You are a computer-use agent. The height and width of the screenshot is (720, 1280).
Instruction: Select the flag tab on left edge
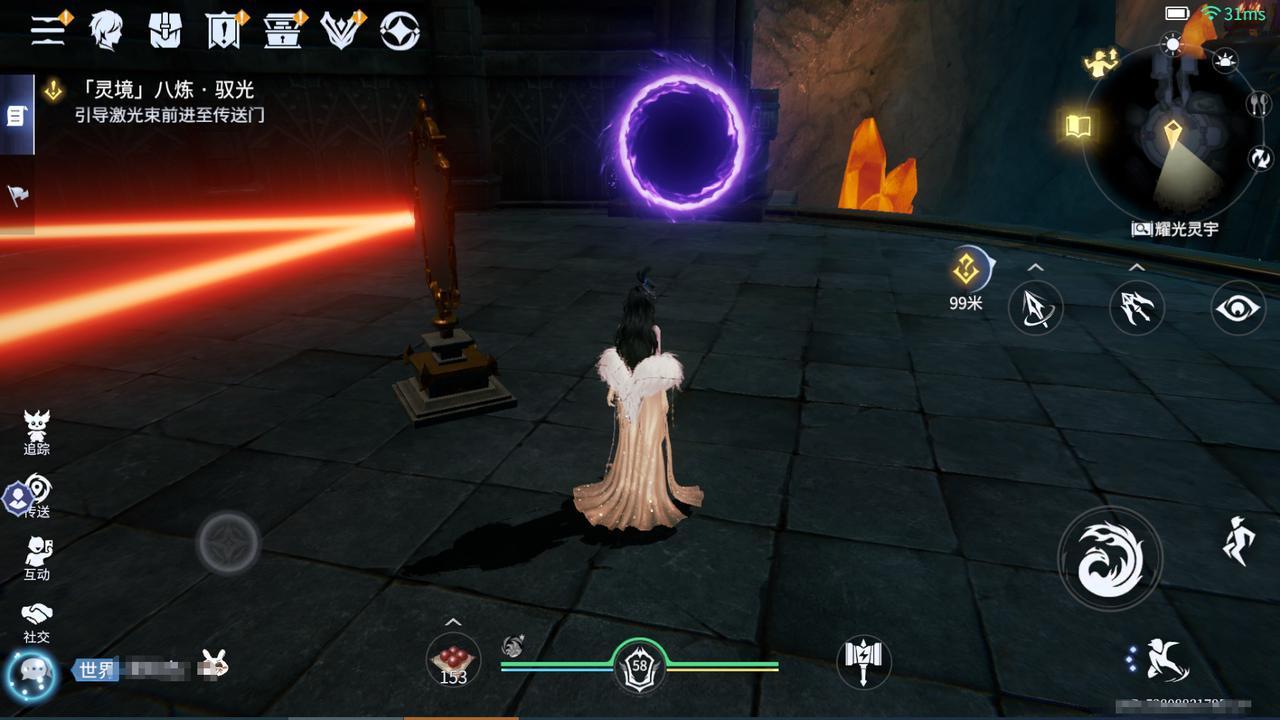pos(17,195)
